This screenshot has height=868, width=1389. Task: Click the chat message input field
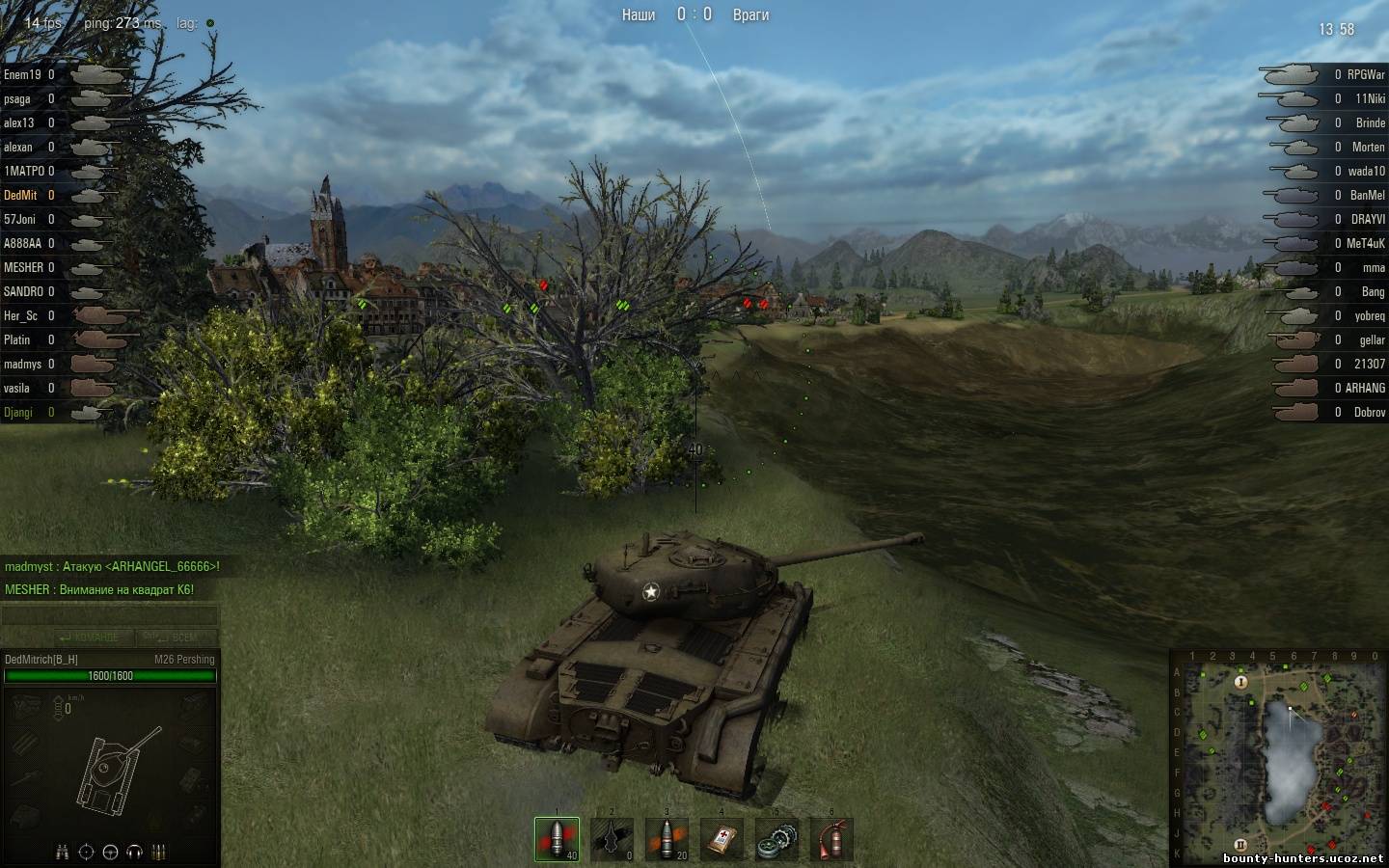(110, 615)
